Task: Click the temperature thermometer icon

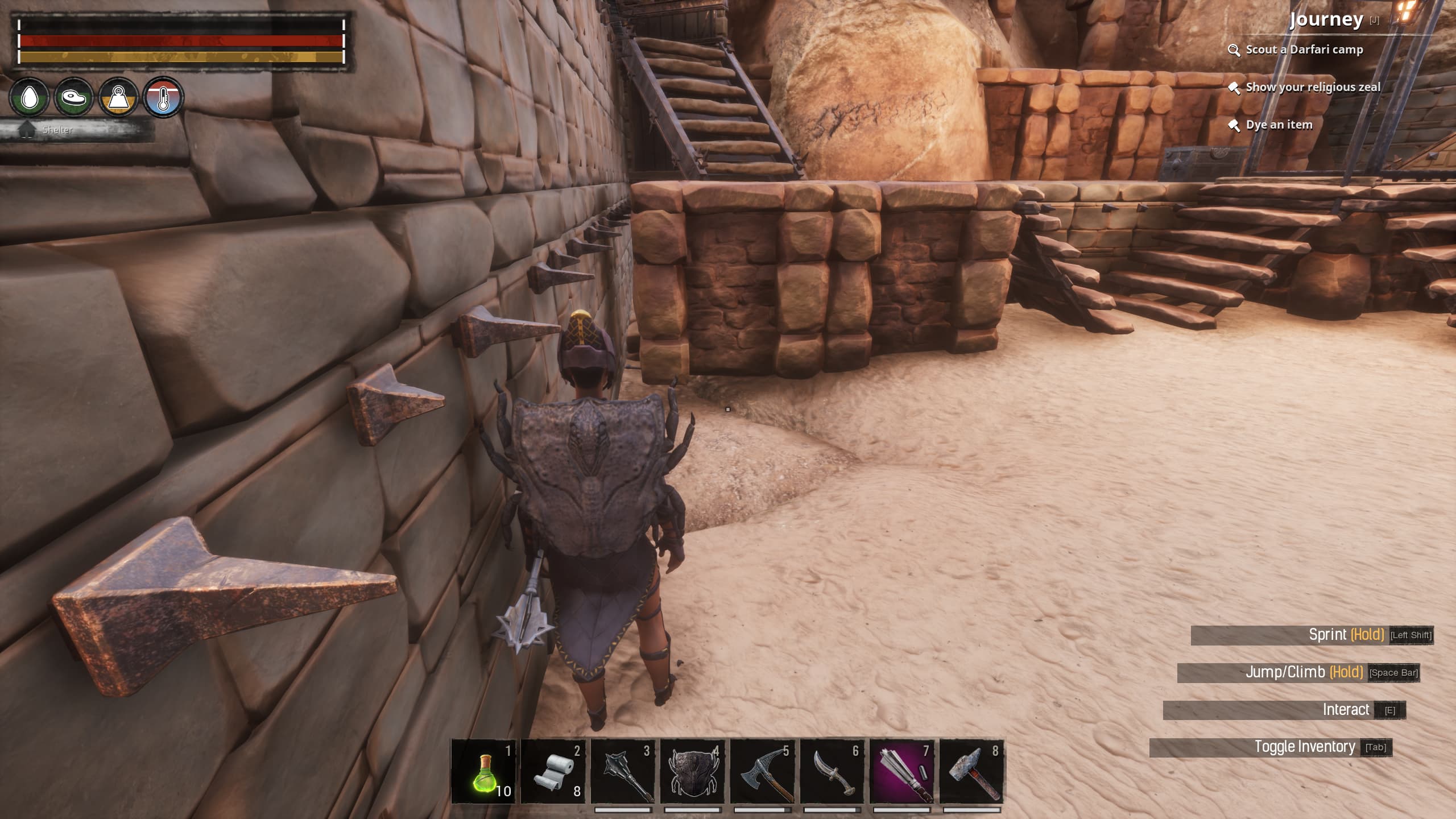Action: 163,97
